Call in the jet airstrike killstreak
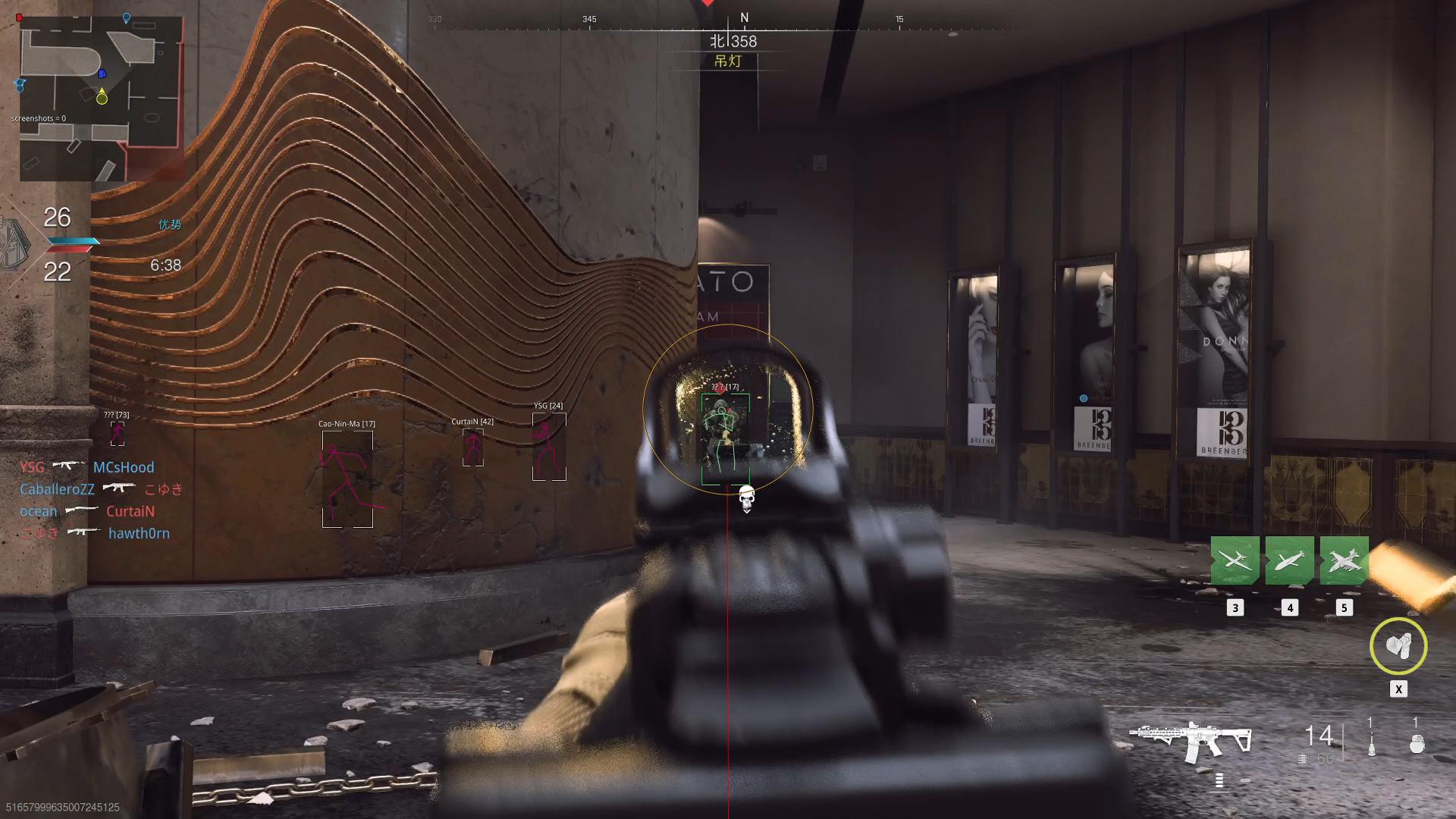 pyautogui.click(x=1344, y=560)
